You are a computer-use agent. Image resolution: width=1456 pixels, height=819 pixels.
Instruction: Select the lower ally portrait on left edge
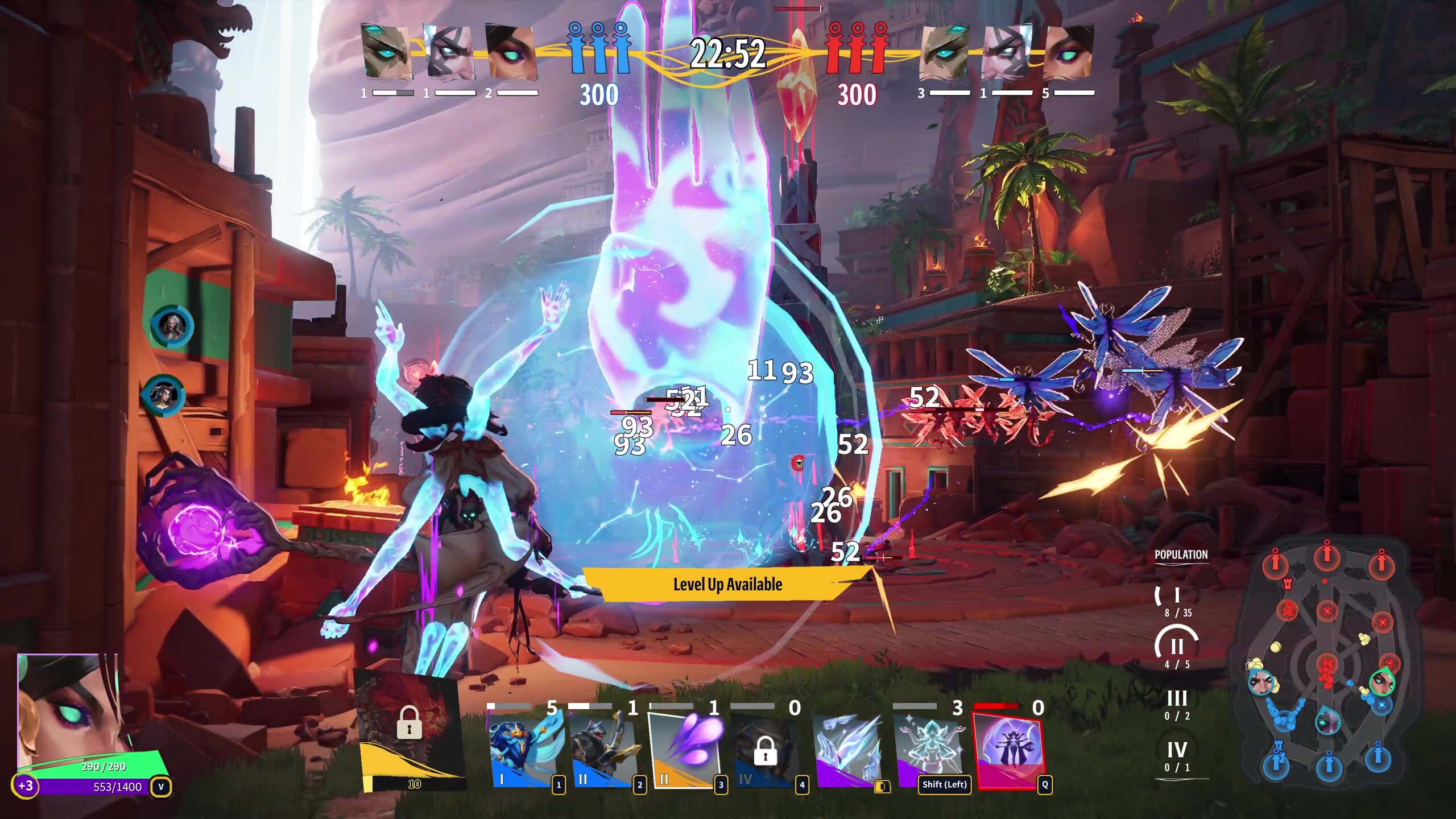pyautogui.click(x=163, y=395)
